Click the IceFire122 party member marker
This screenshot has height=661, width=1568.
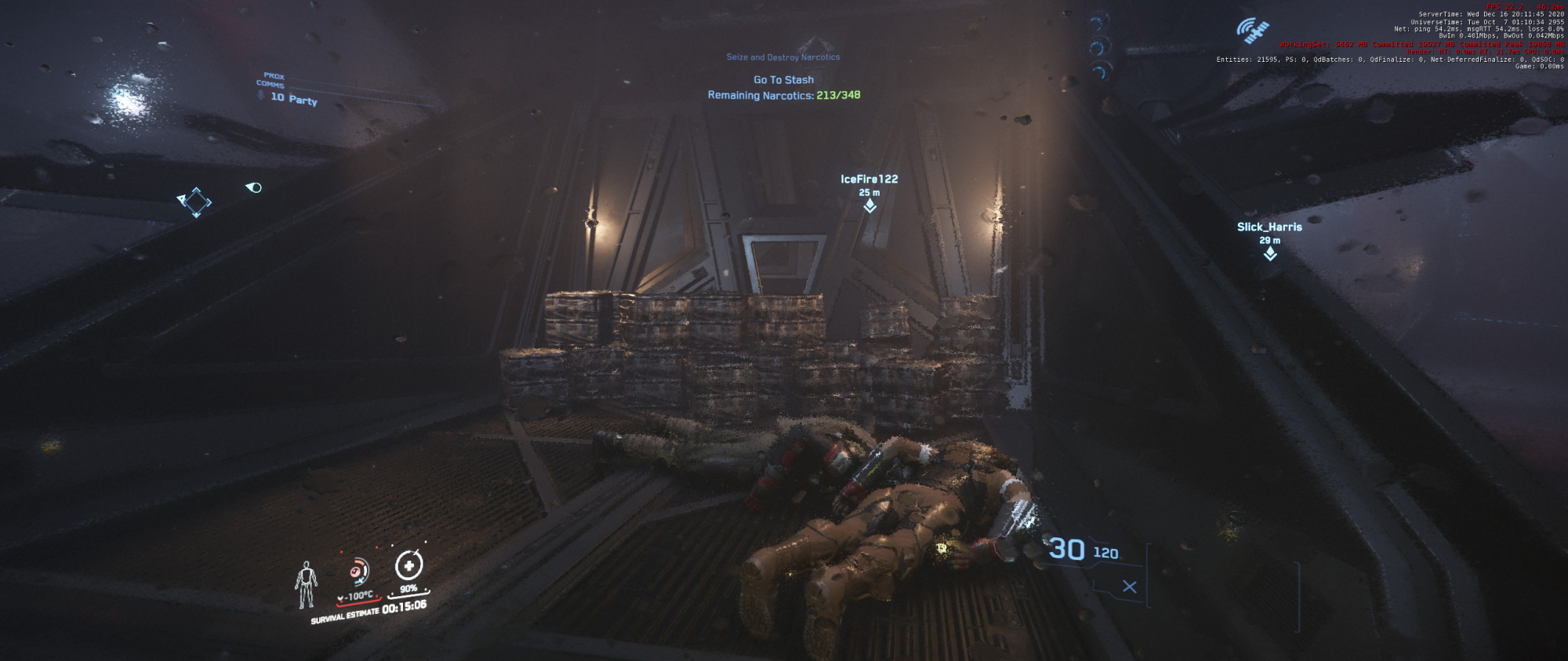(869, 205)
